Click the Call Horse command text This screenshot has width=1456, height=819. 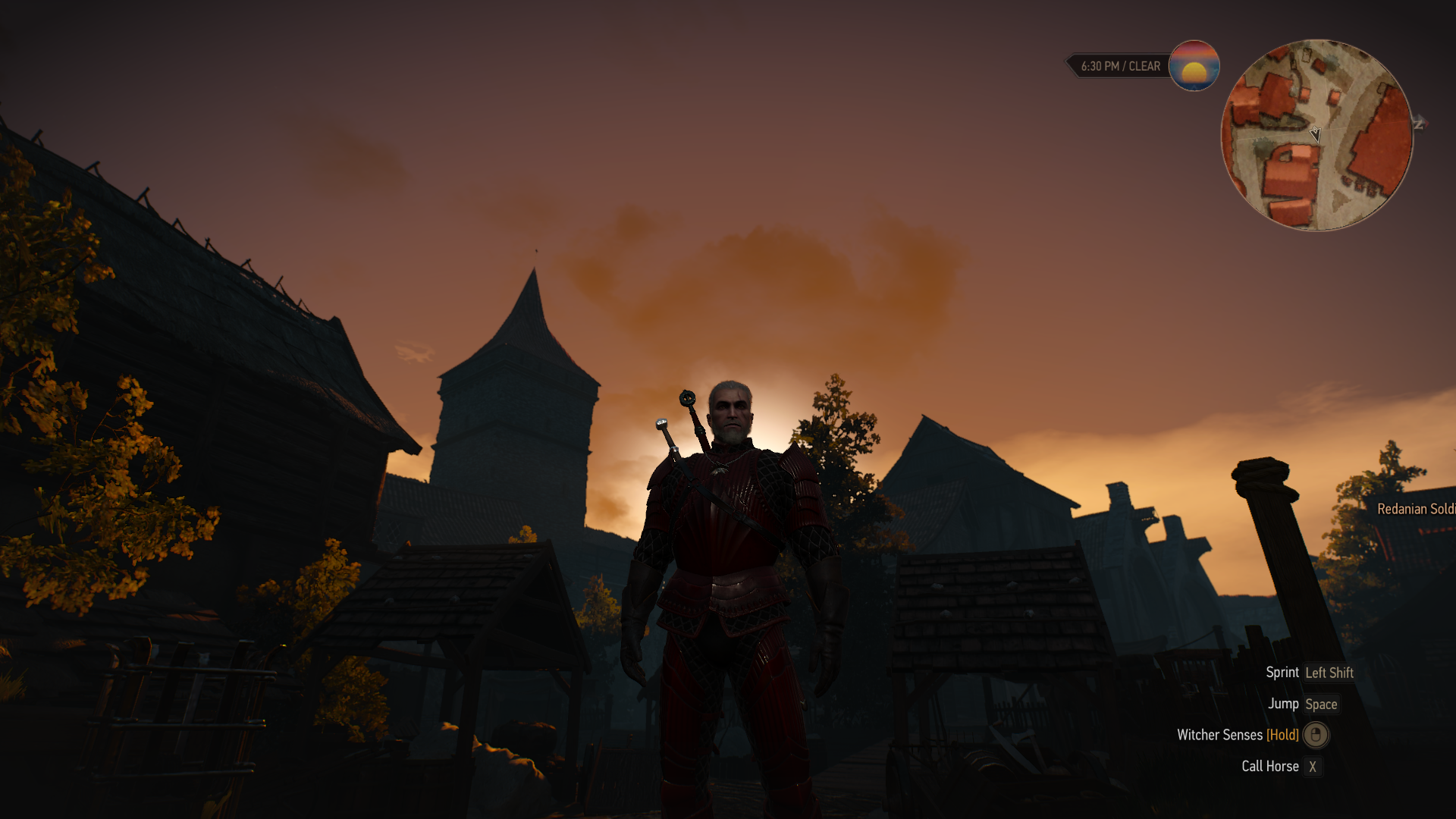(1269, 767)
